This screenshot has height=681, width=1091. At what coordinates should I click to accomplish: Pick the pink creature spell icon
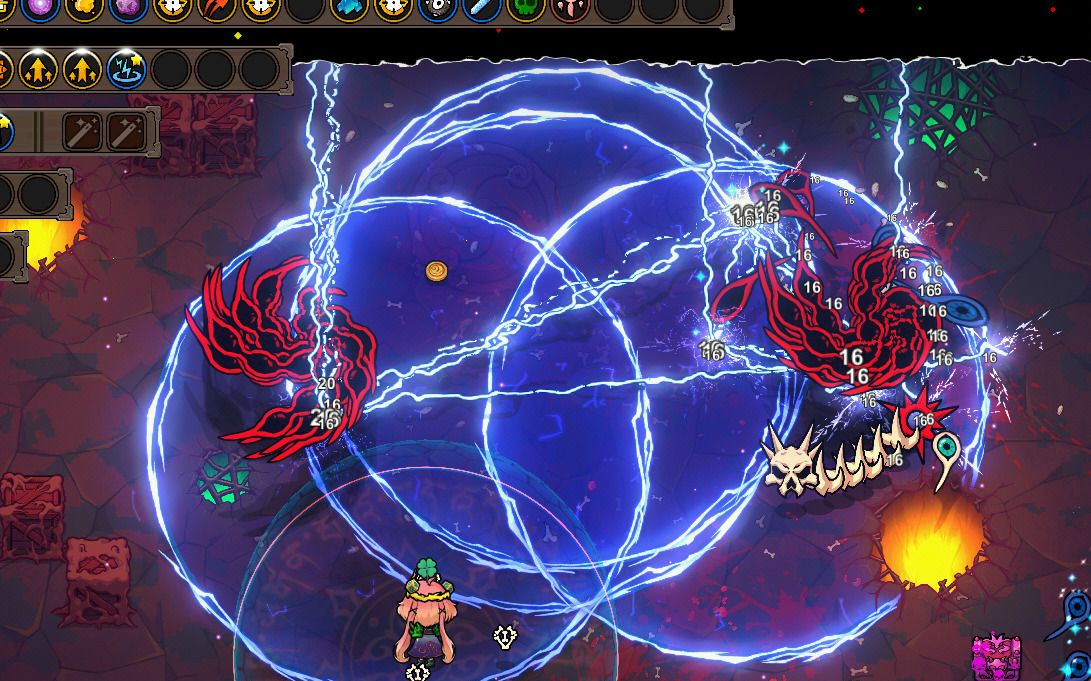tap(569, 9)
